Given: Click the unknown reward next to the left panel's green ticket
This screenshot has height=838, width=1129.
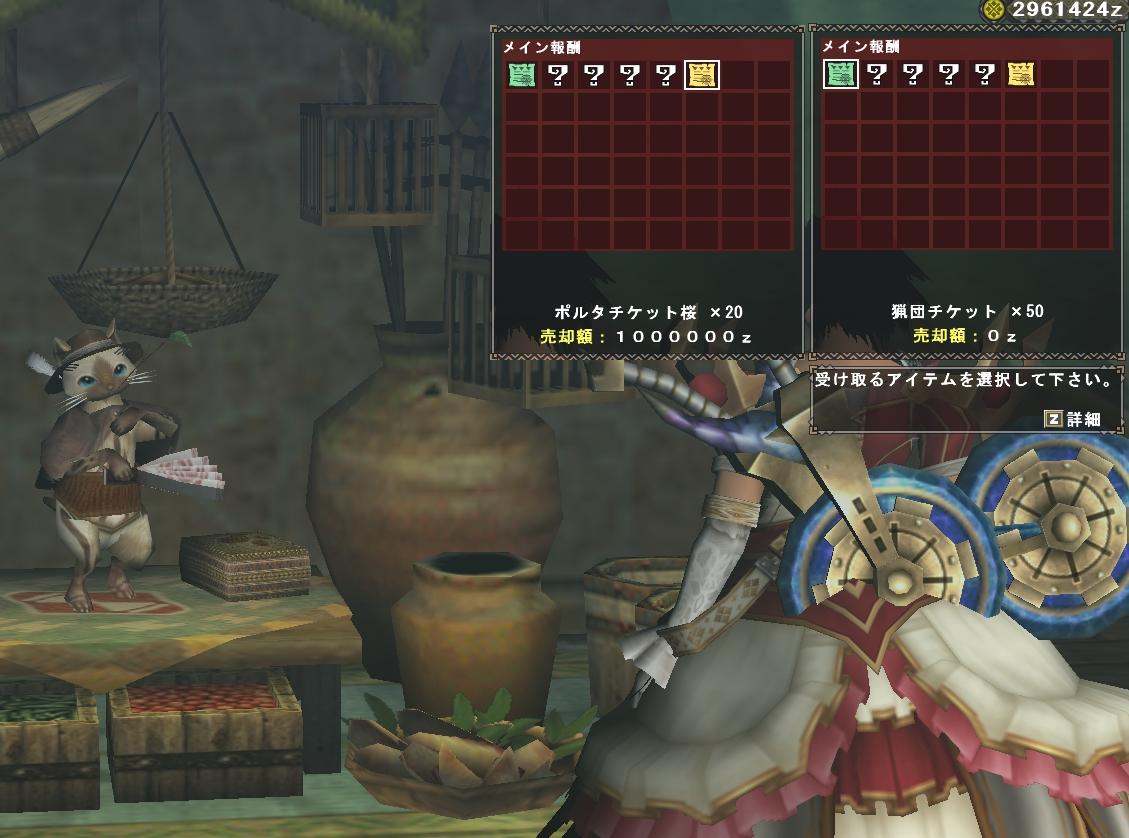Looking at the screenshot, I should (557, 74).
